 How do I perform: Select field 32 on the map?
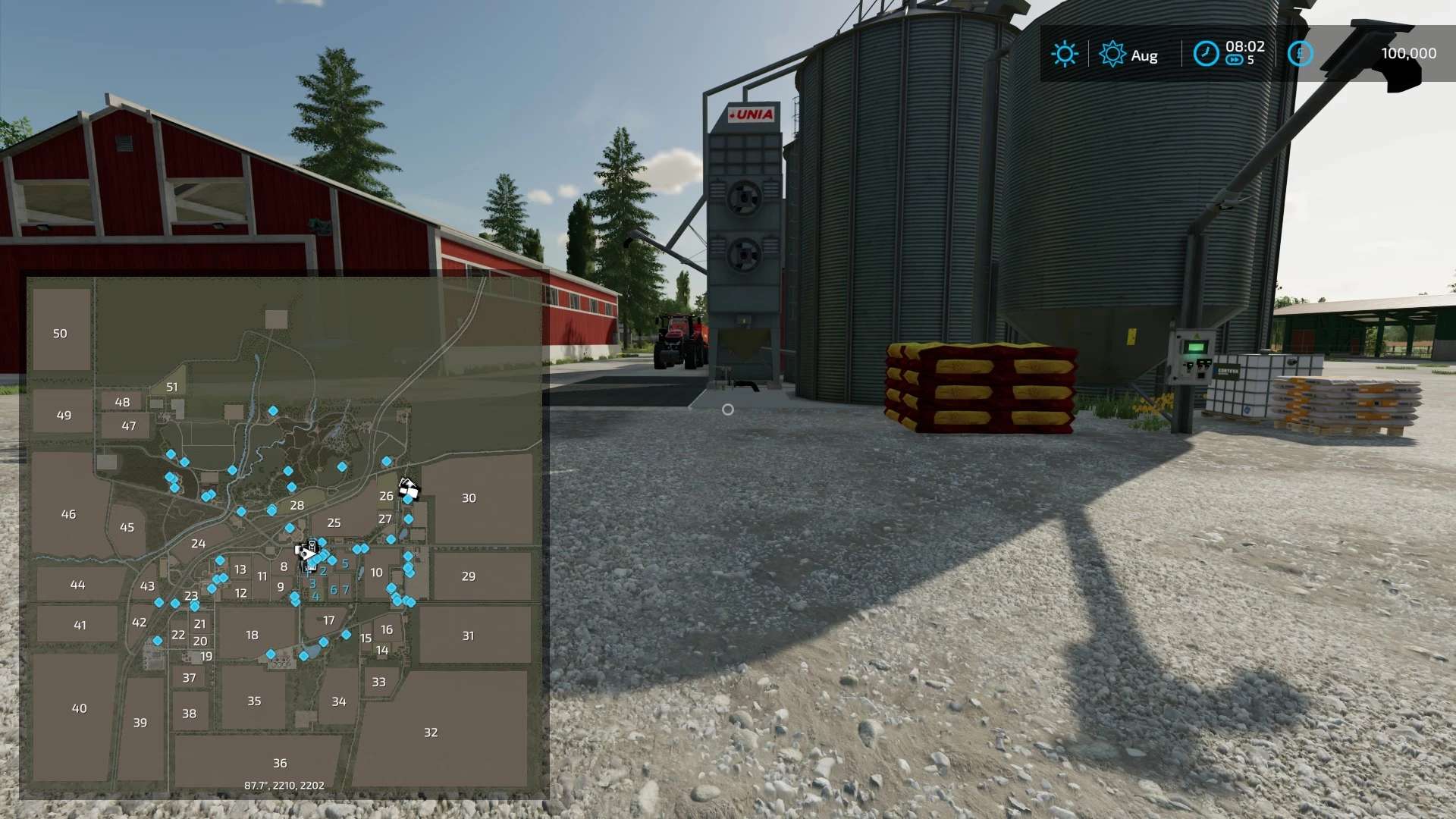[x=431, y=733]
